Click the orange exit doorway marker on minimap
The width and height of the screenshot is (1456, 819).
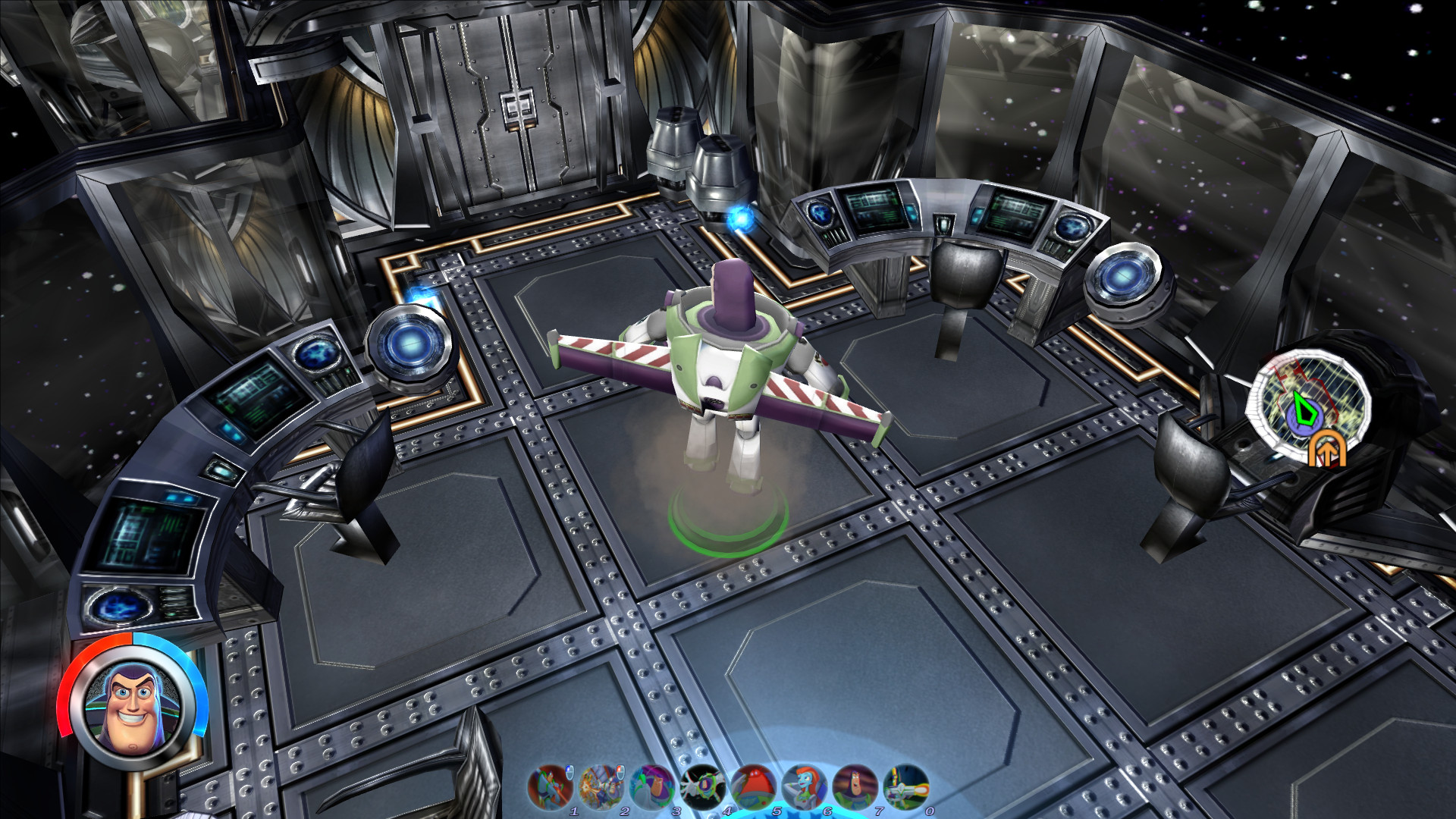[x=1326, y=449]
